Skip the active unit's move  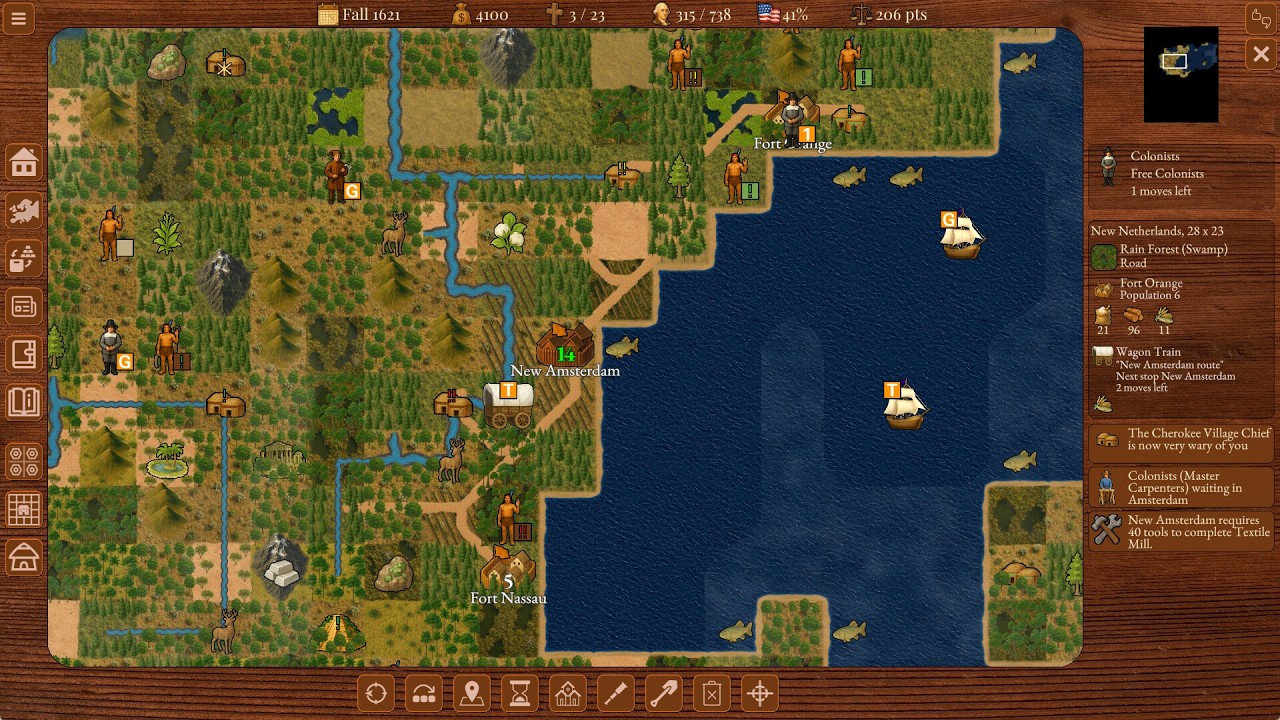(x=423, y=692)
